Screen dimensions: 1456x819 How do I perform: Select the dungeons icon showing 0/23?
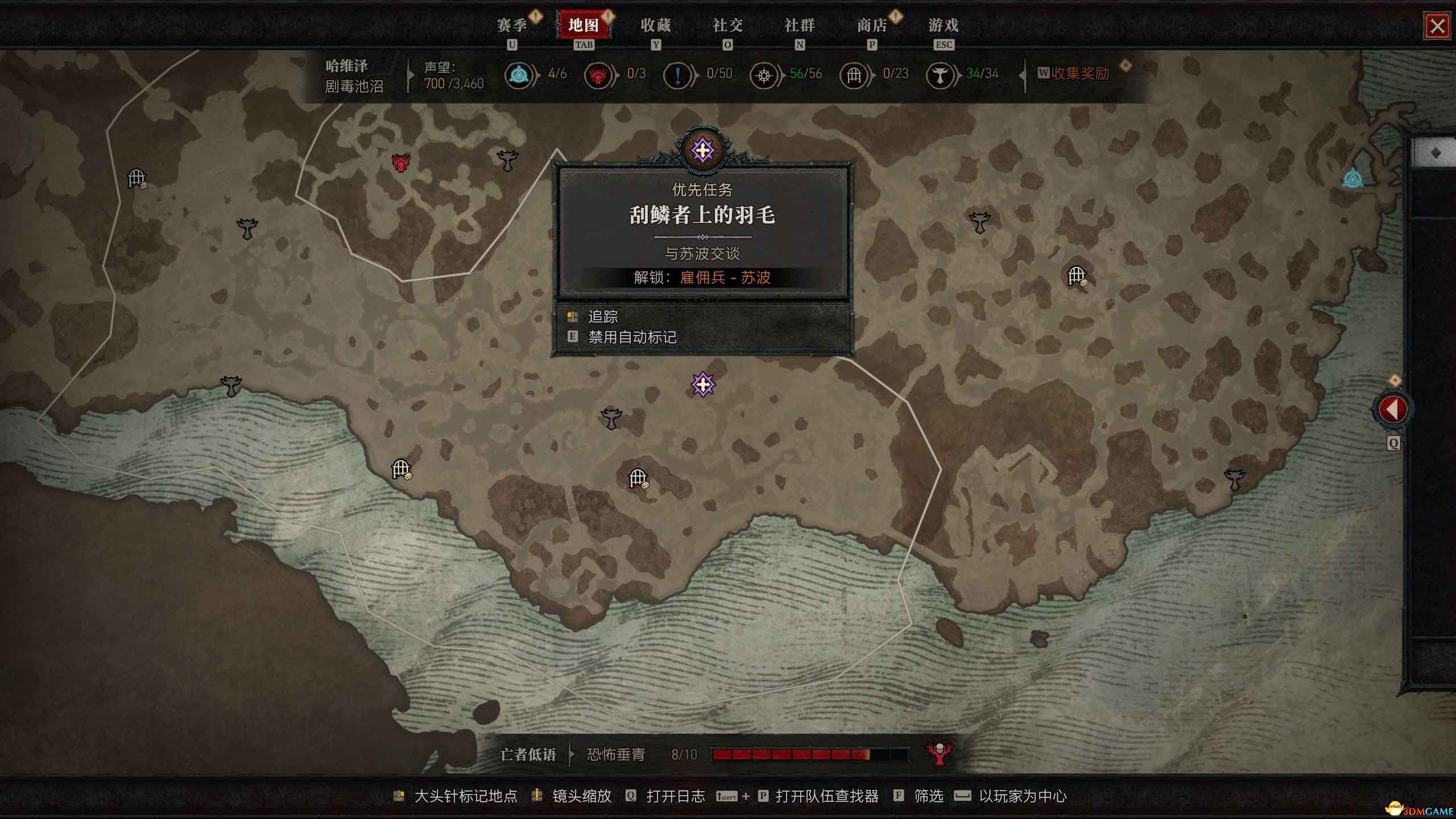point(854,75)
